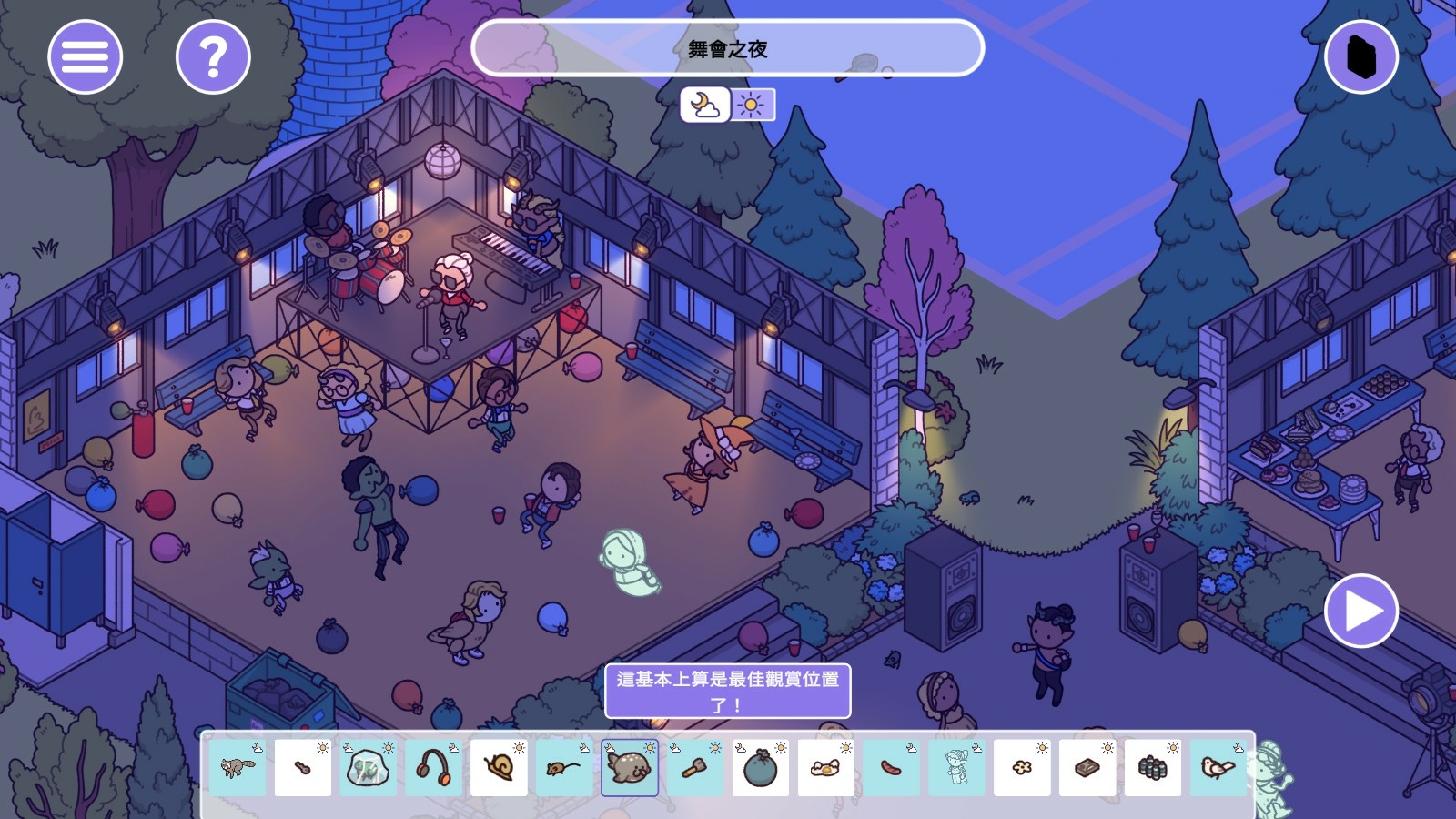
Task: Select the fried egg item slot
Action: click(x=826, y=767)
